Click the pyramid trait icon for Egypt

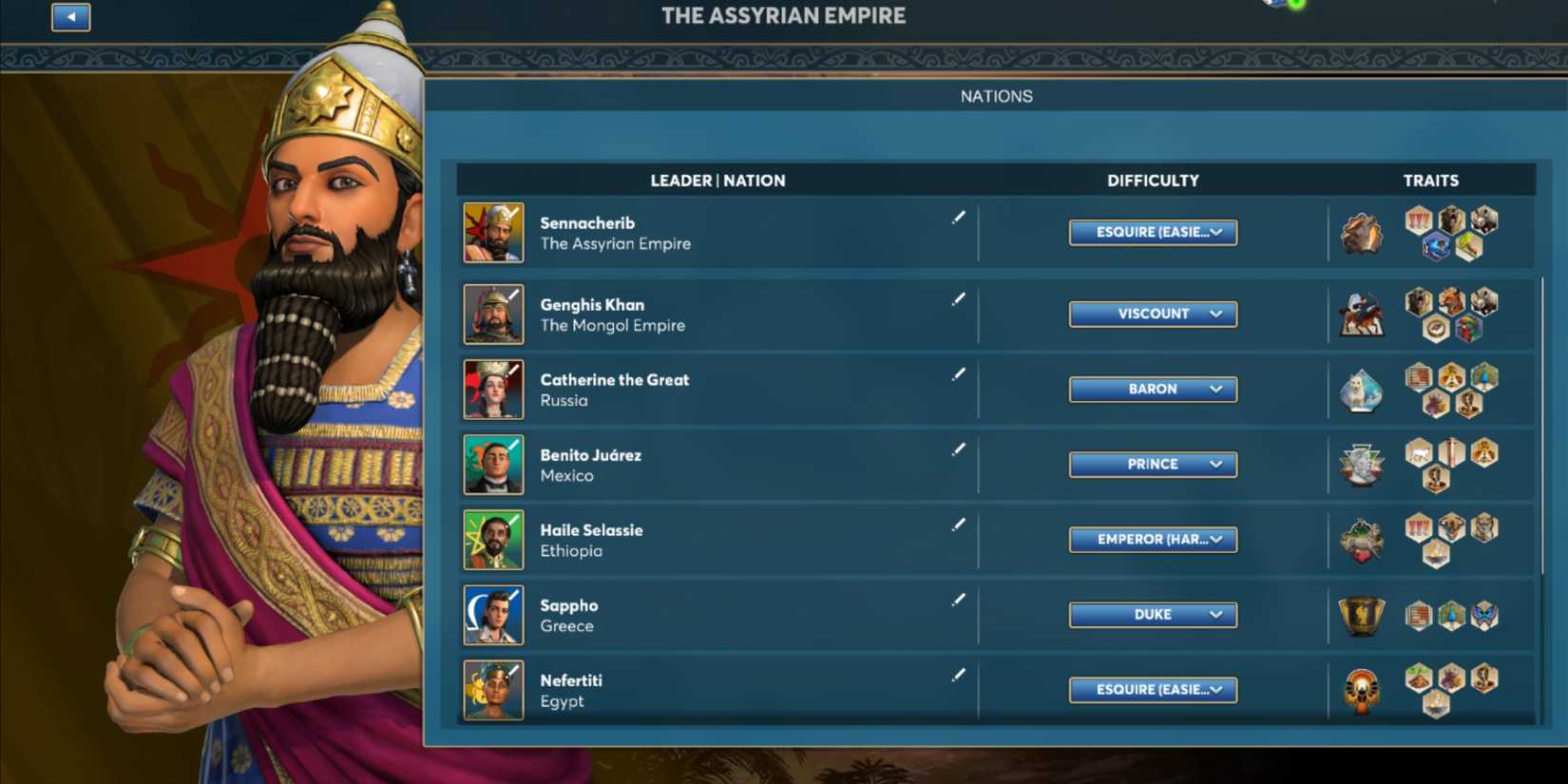(1419, 678)
